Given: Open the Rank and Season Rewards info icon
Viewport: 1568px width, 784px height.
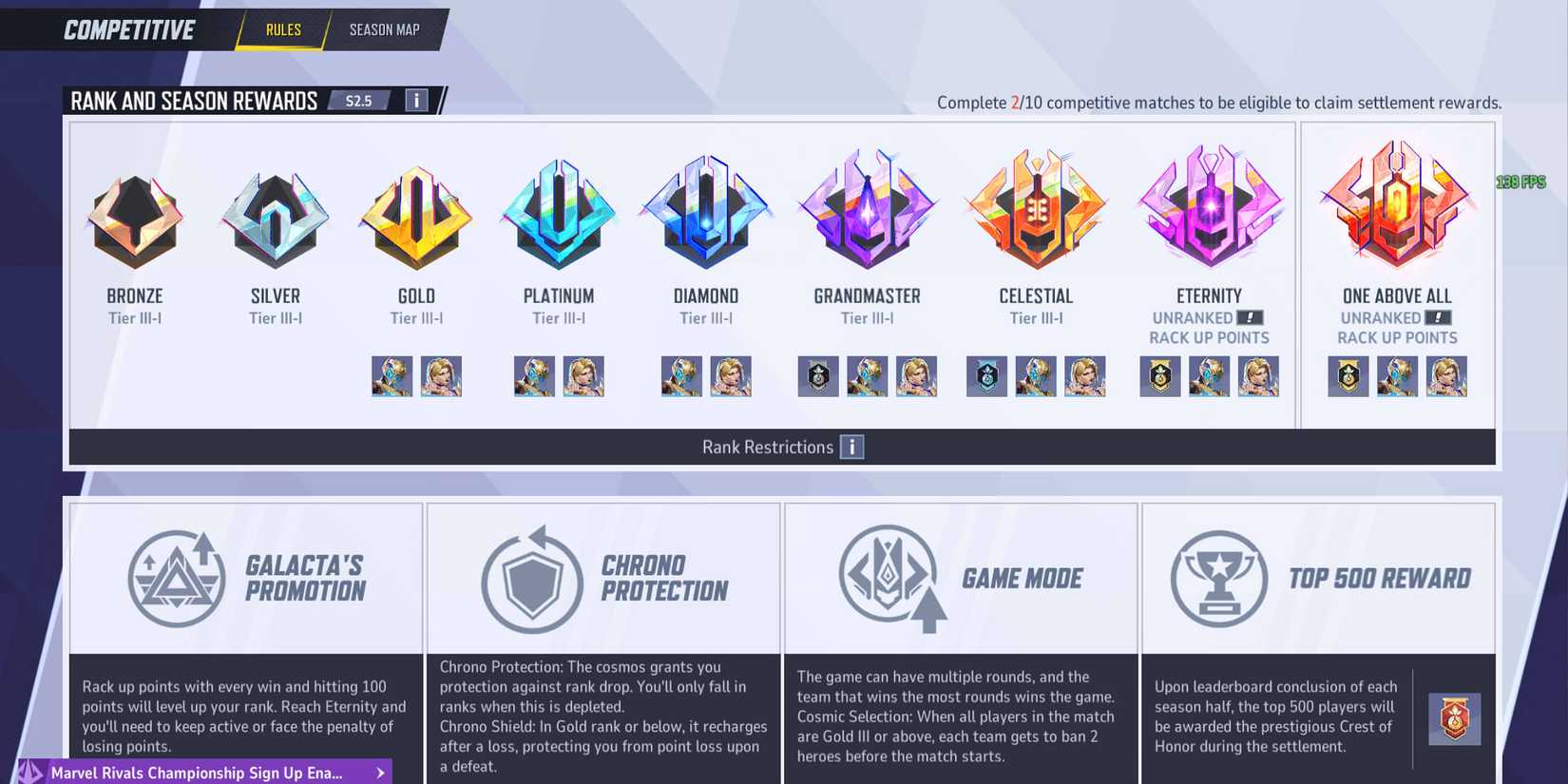Looking at the screenshot, I should click(416, 100).
